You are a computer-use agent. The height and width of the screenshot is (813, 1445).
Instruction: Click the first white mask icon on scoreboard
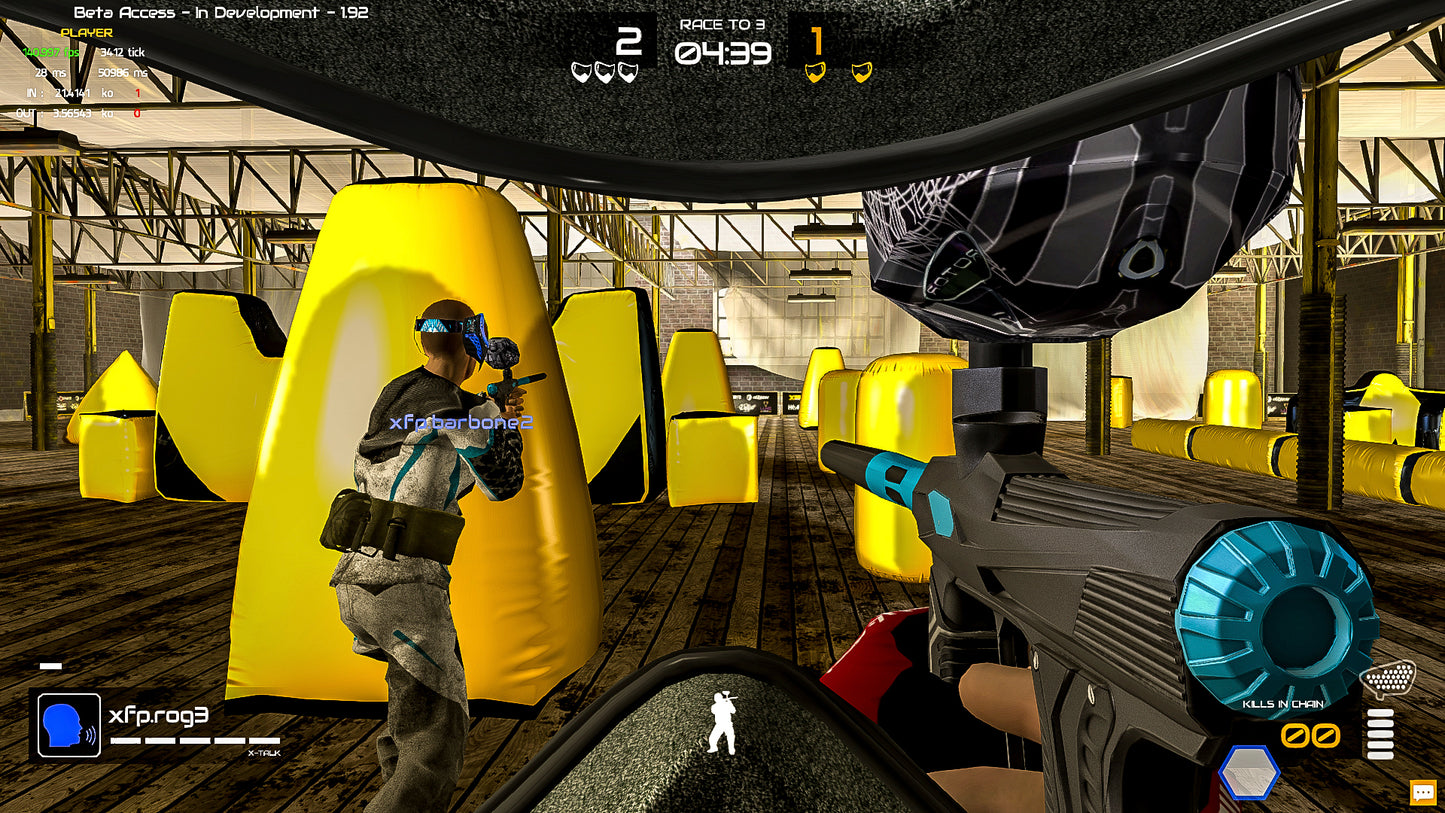tap(580, 72)
